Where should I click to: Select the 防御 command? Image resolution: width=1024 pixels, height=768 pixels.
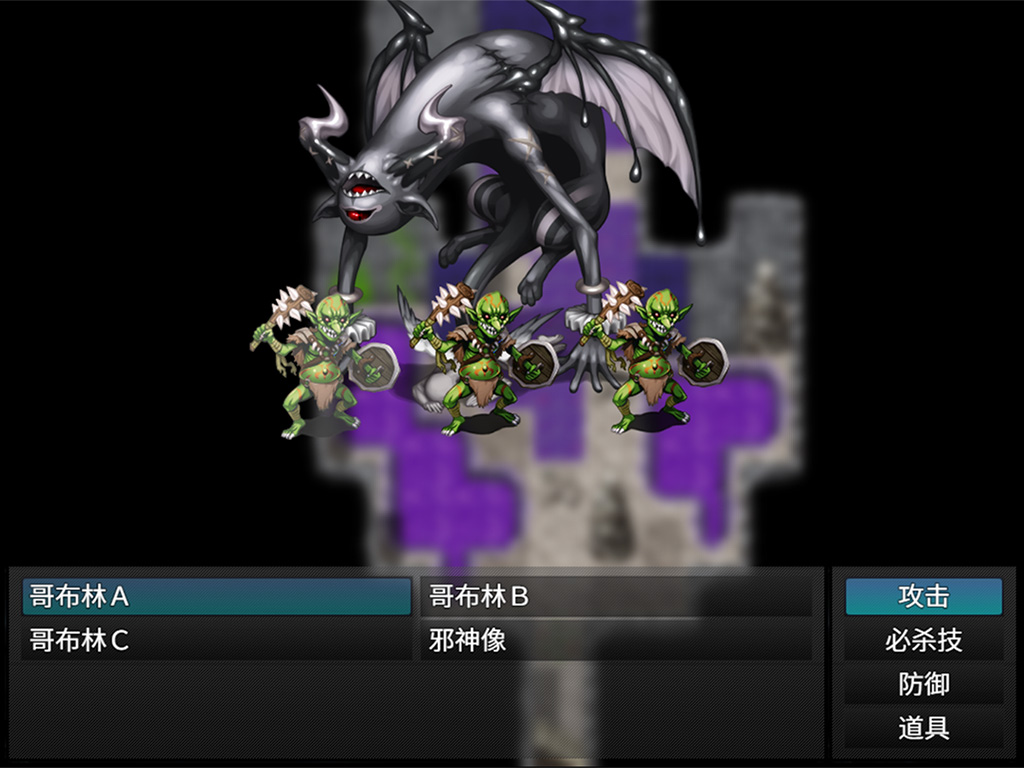[923, 685]
